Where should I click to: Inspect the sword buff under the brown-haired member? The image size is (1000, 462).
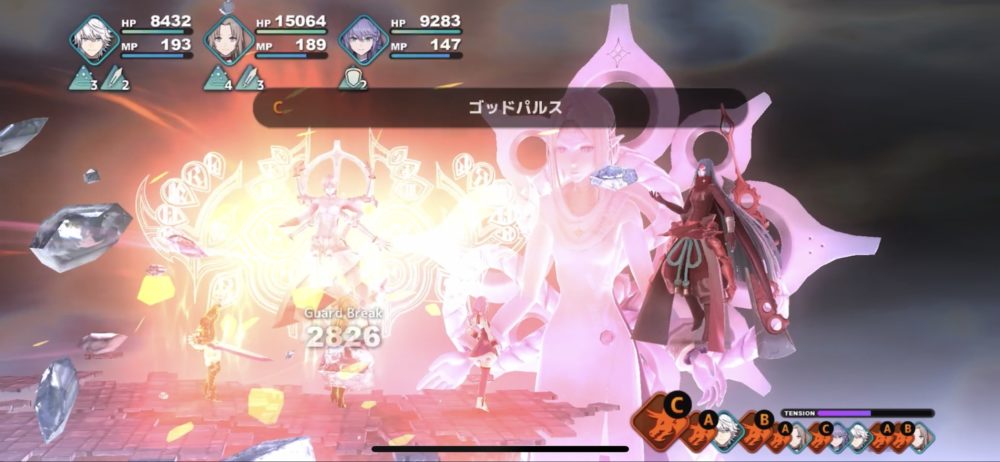click(x=249, y=78)
